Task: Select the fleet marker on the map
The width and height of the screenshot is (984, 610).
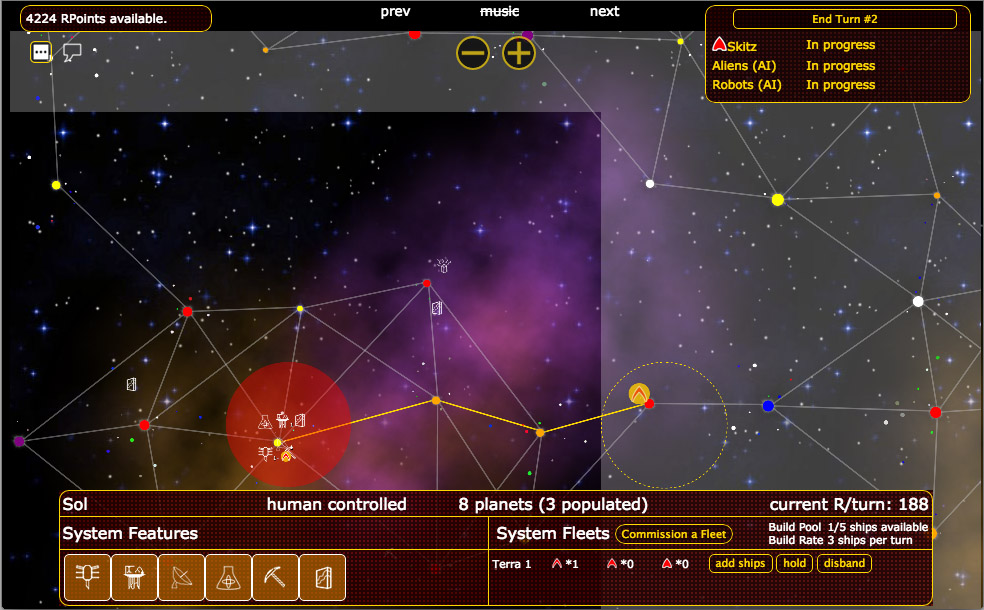Action: [639, 394]
